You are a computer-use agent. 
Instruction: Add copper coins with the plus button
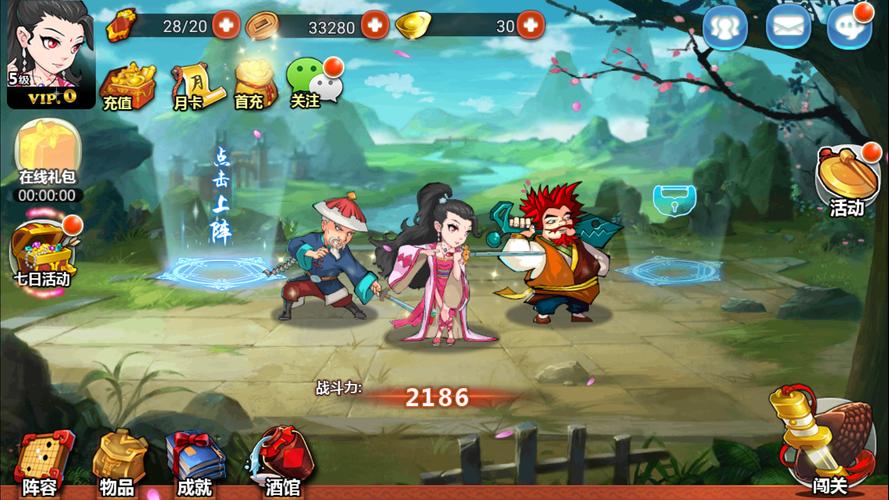coord(374,25)
